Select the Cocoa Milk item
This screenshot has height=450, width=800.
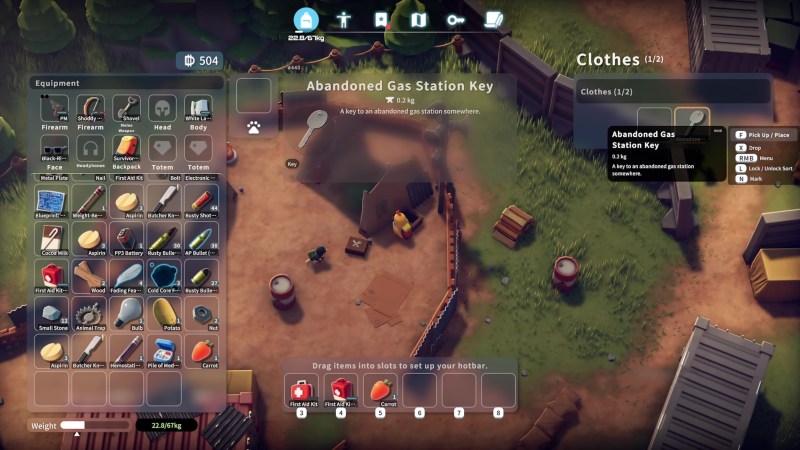click(x=51, y=238)
